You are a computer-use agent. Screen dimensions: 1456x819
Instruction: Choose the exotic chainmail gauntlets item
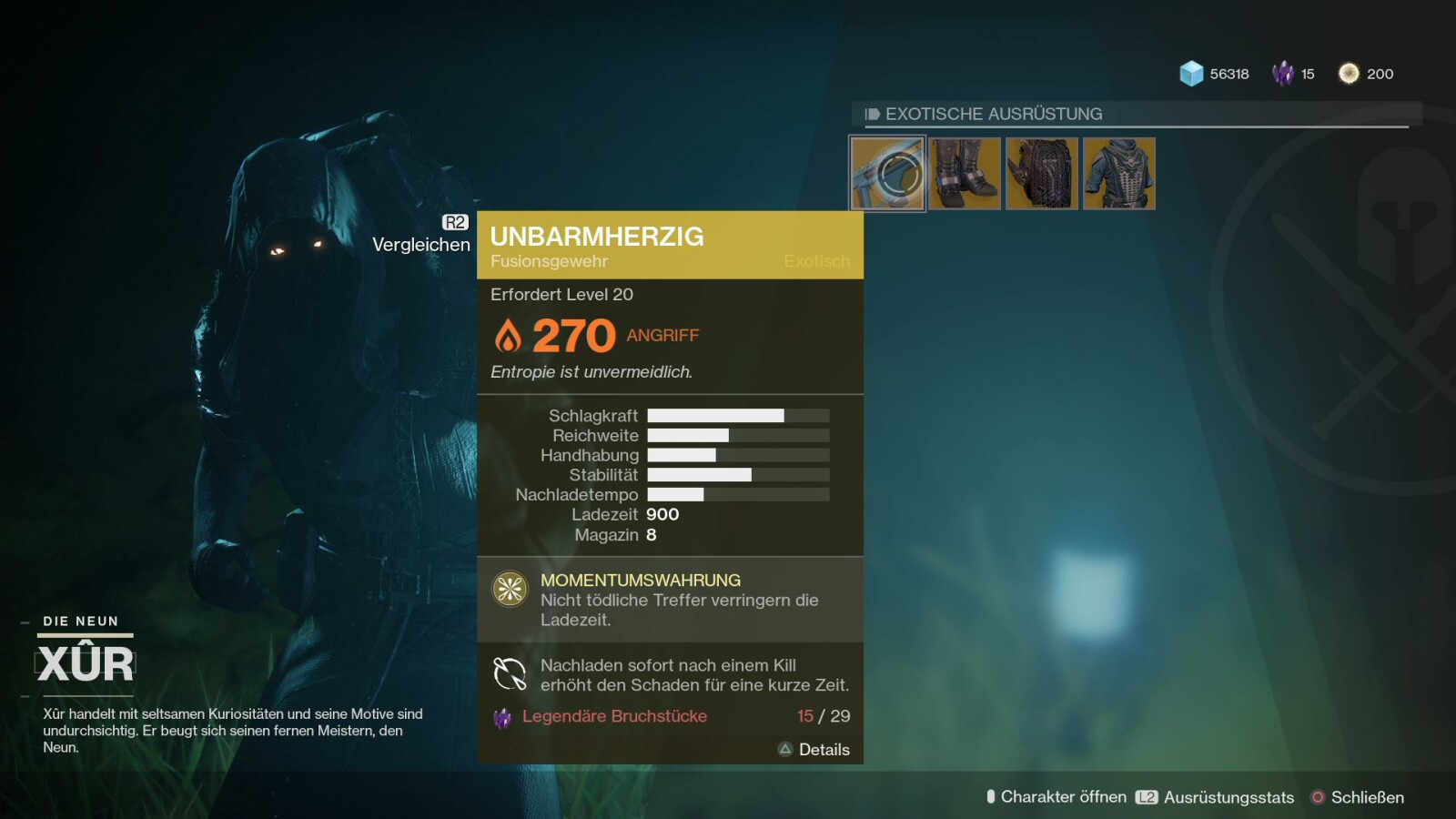[x=1042, y=174]
